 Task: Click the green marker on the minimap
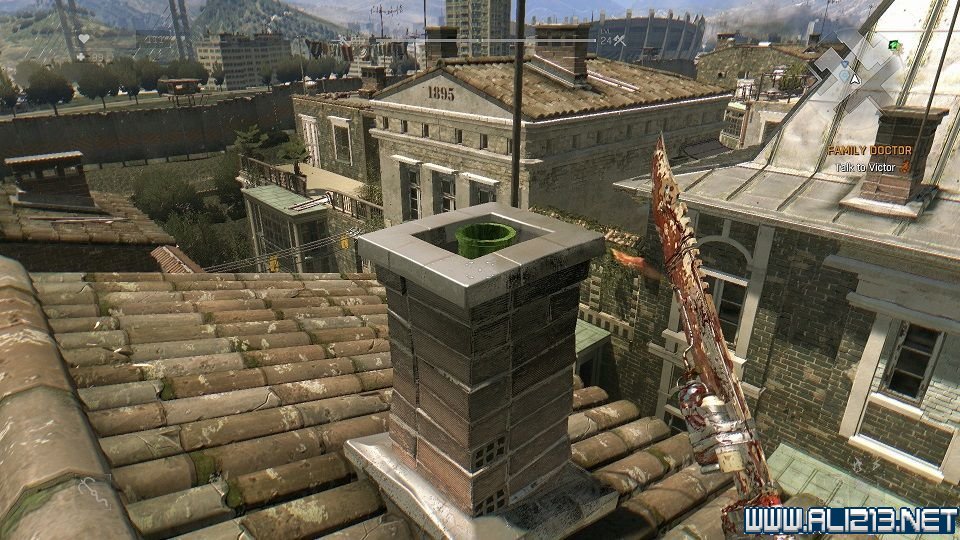click(893, 45)
